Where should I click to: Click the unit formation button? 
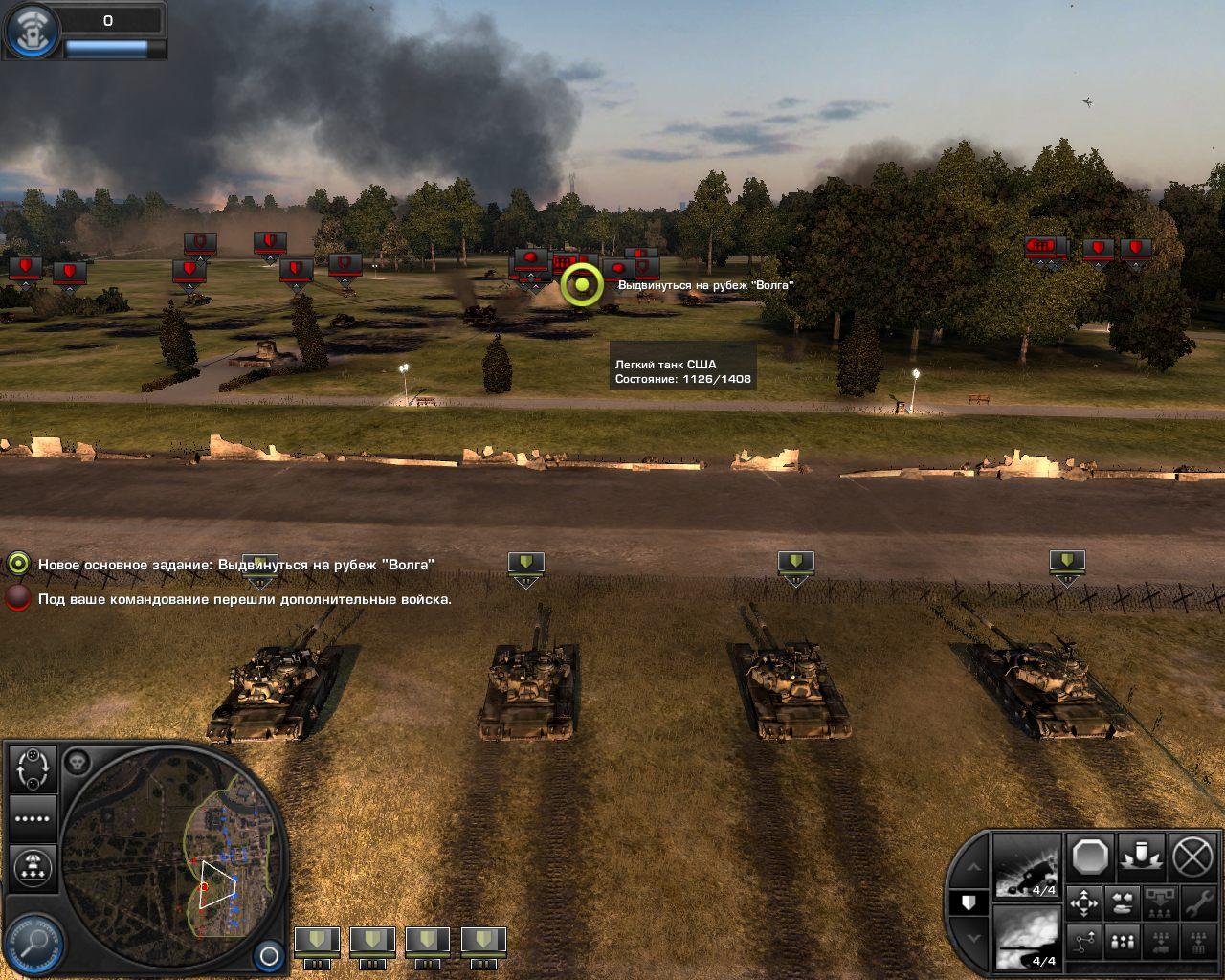point(1122,943)
